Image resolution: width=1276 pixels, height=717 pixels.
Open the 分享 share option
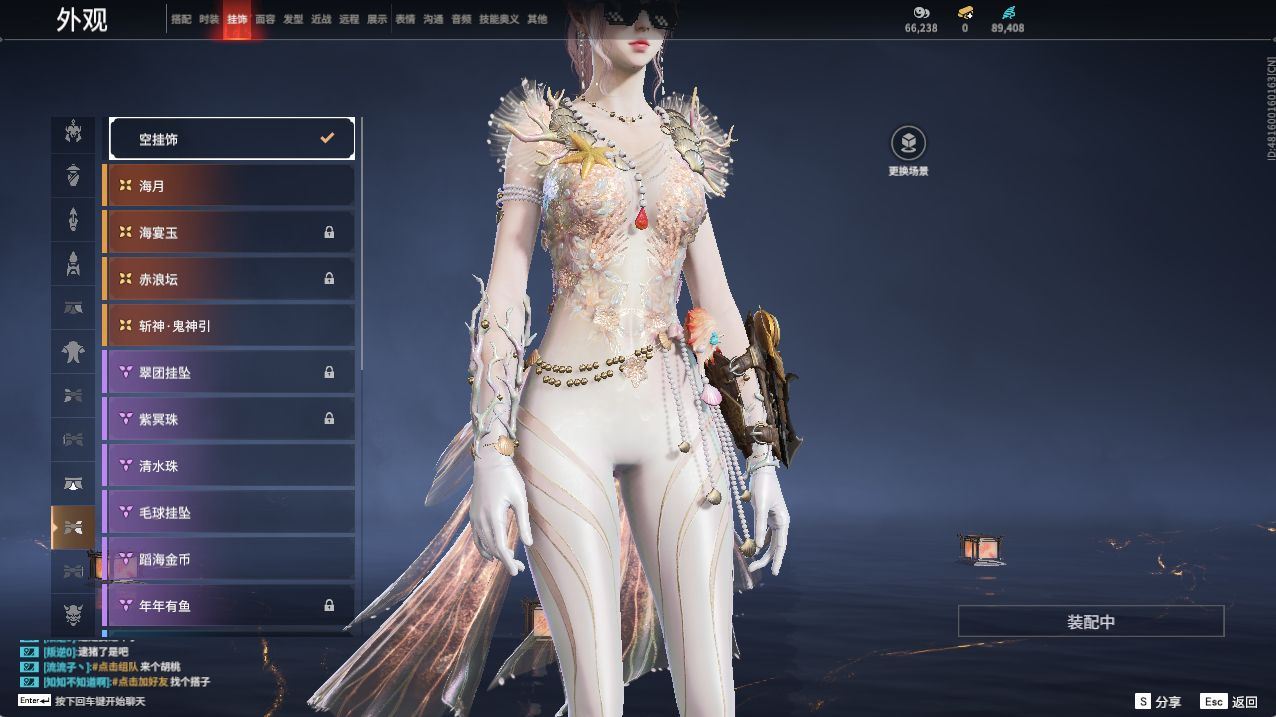tap(1158, 702)
